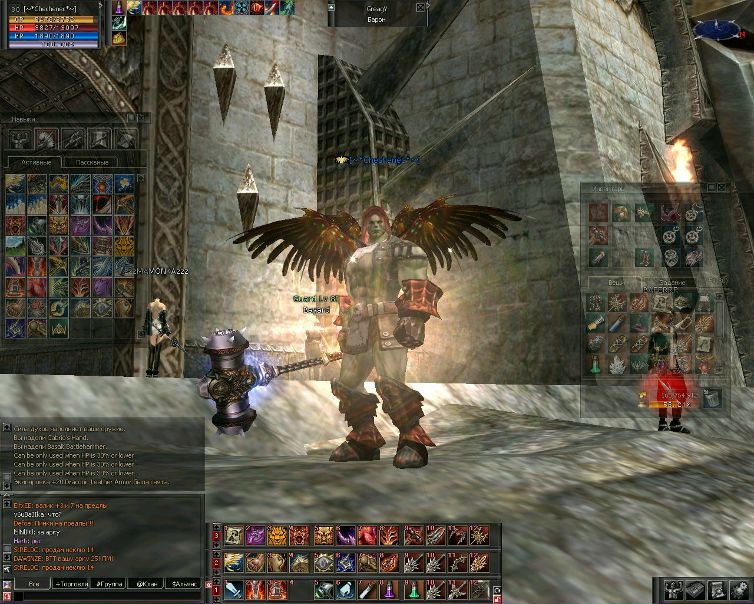Click the trash bin in inventory
This screenshot has width=754, height=604.
point(709,399)
